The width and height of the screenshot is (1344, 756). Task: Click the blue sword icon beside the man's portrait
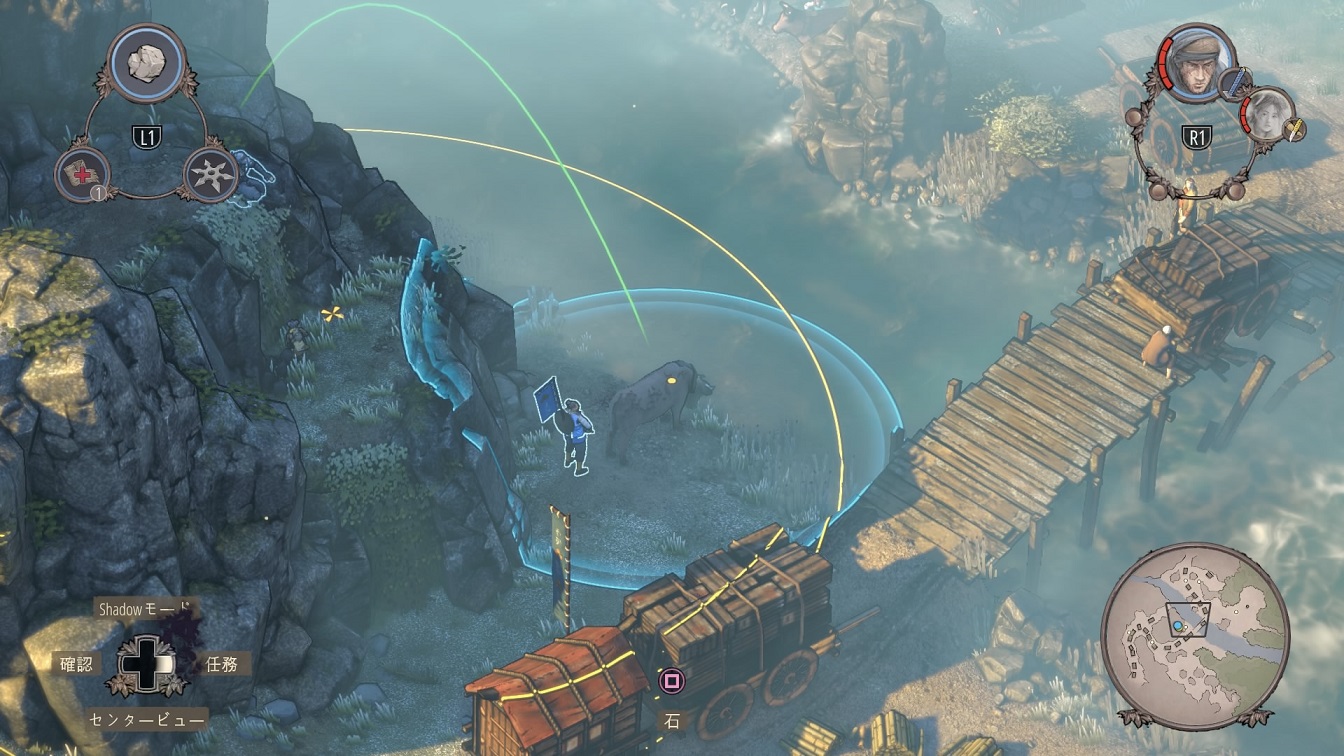point(1236,82)
